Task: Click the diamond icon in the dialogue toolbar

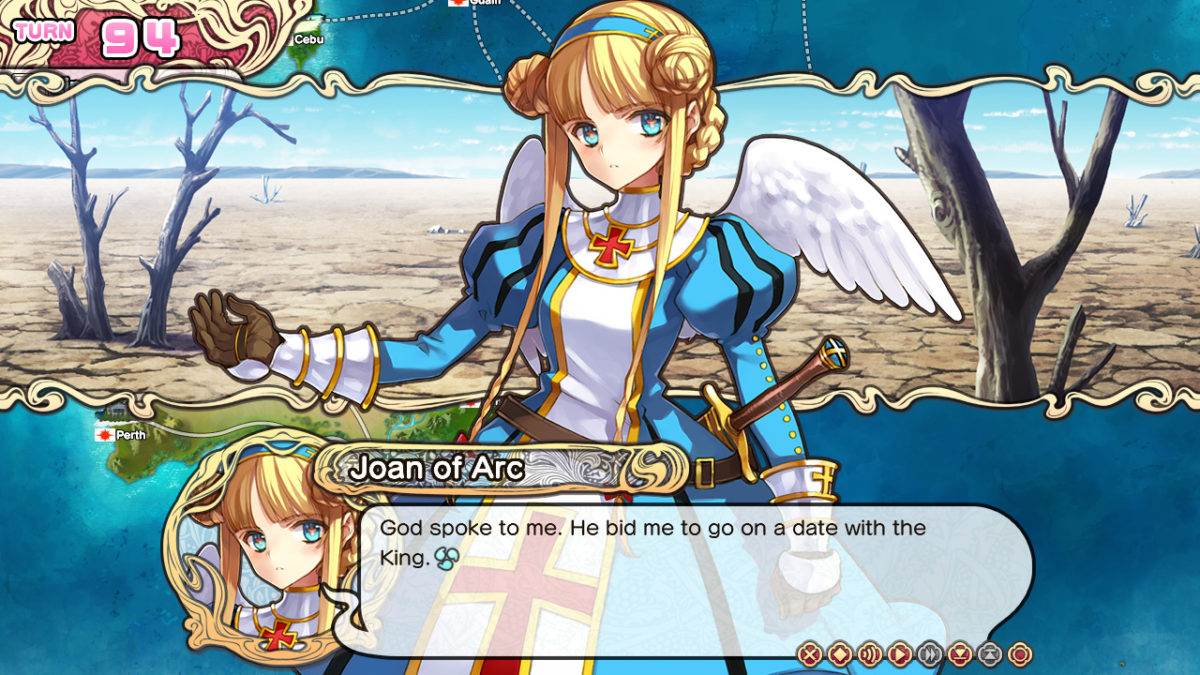Action: [840, 655]
